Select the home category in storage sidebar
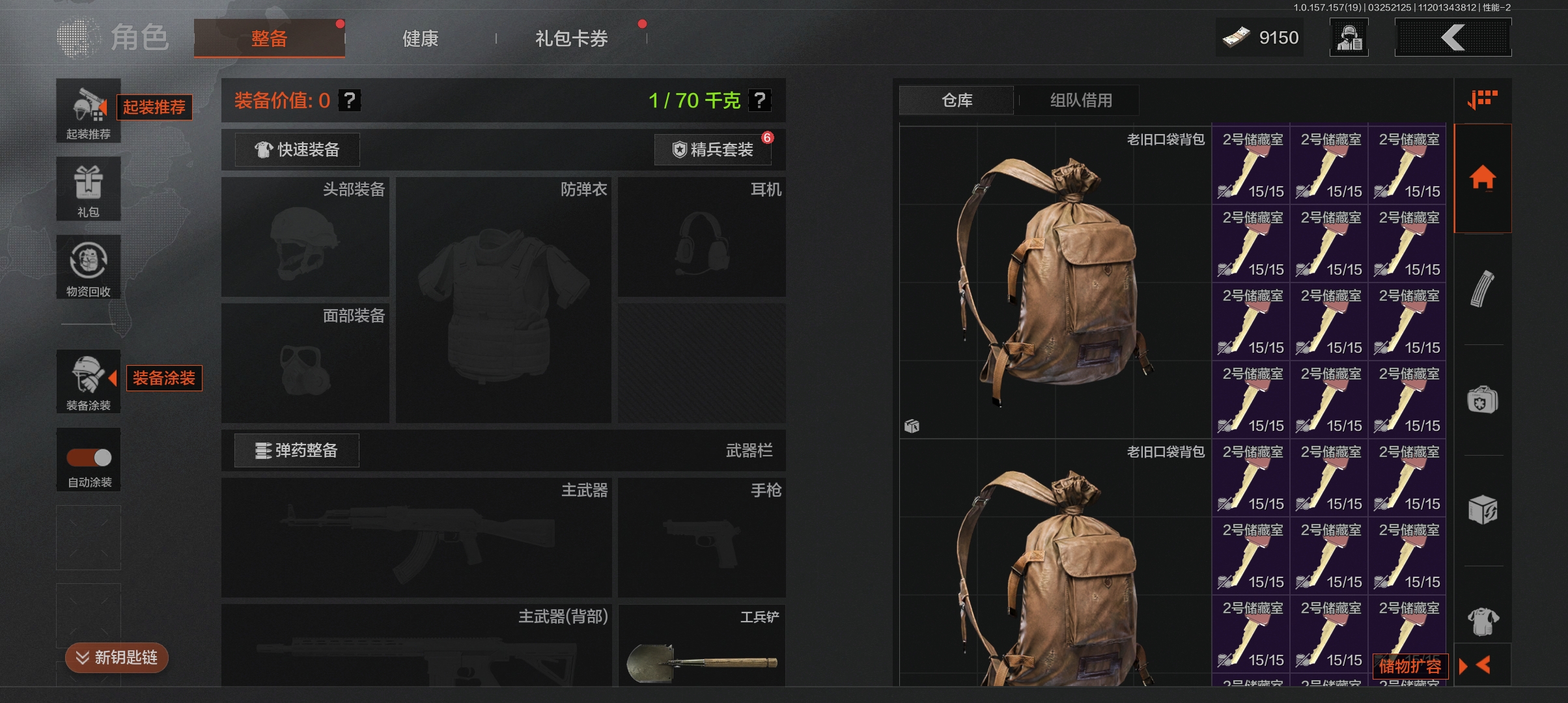1568x703 pixels. 1482,178
